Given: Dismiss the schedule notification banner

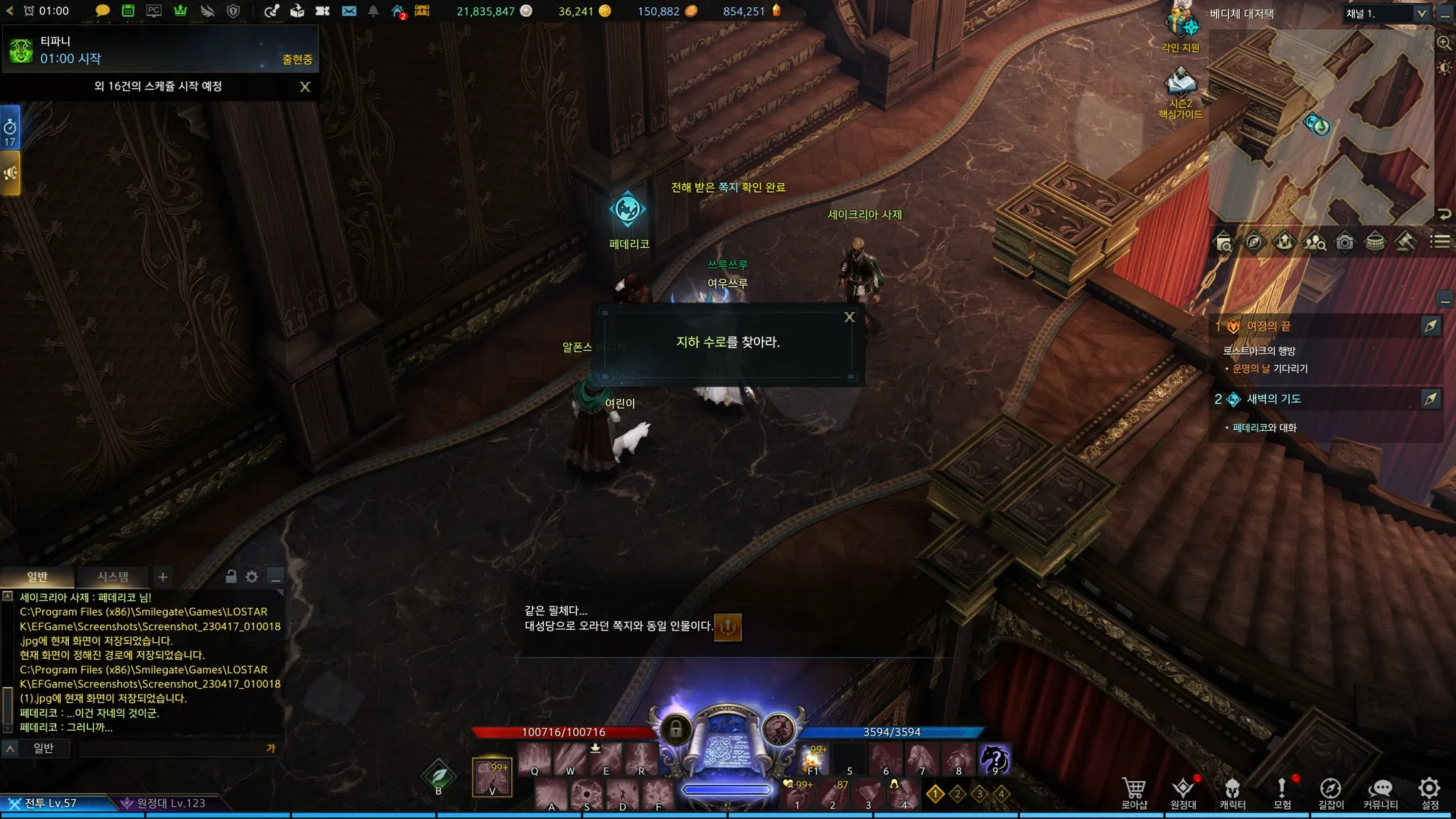Looking at the screenshot, I should tap(305, 87).
